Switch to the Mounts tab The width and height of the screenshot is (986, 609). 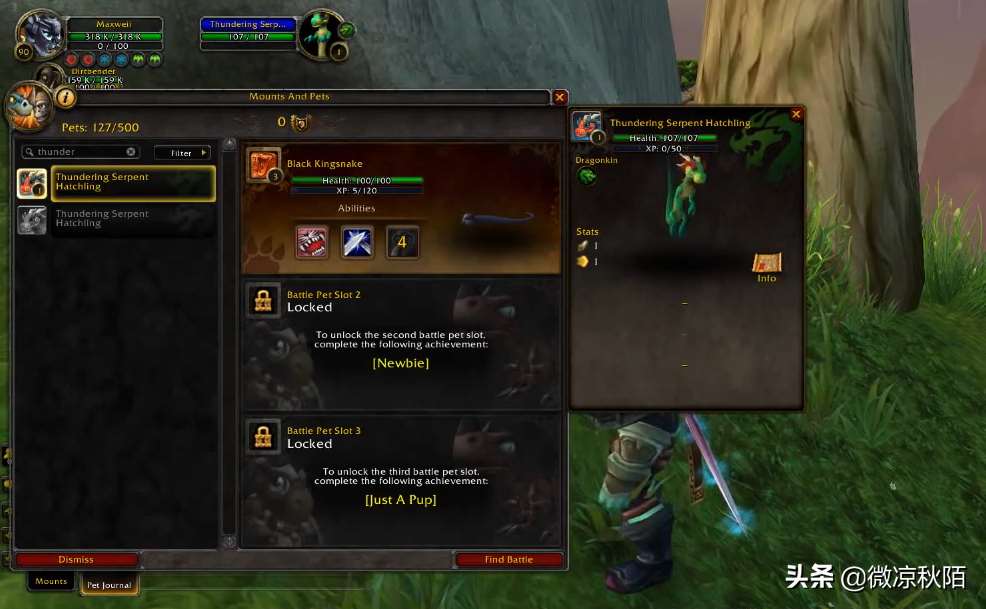click(51, 581)
